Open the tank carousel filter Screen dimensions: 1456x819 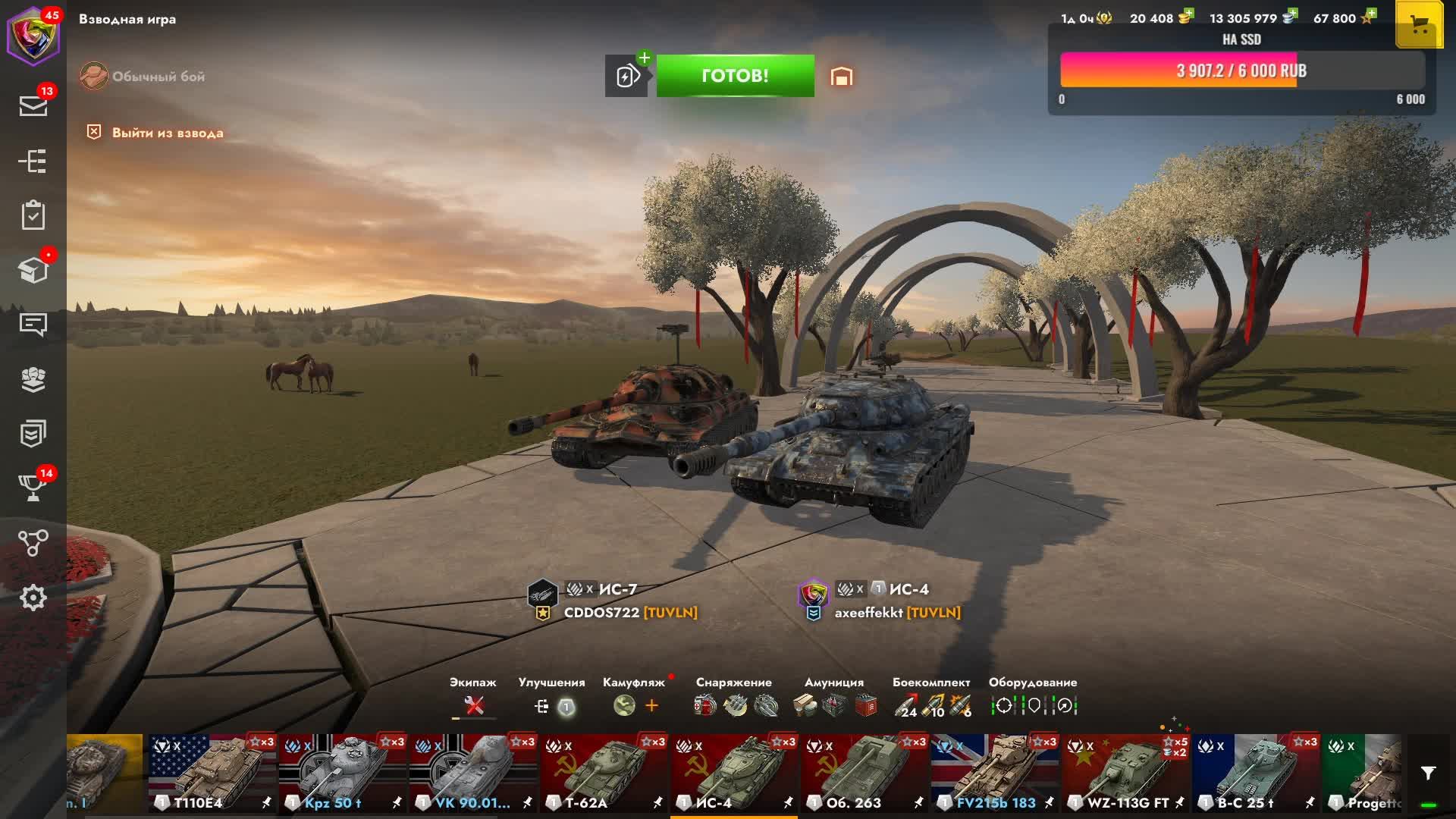pos(1428,773)
